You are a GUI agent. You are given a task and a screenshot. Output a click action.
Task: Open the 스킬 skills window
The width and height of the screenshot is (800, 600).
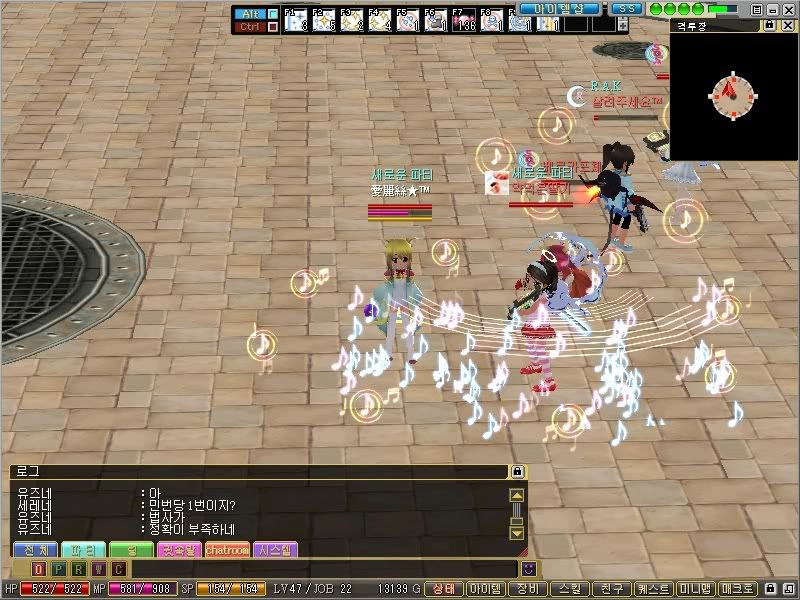pyautogui.click(x=571, y=589)
